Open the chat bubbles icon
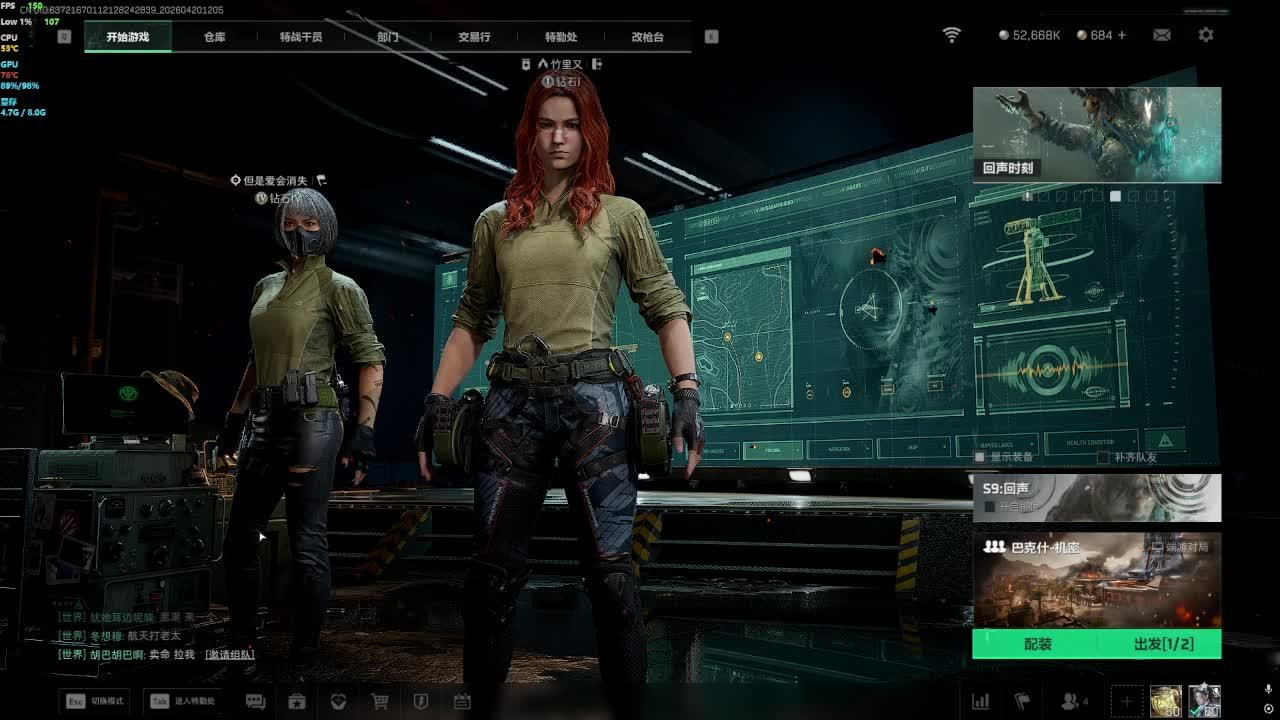The height and width of the screenshot is (720, 1280). click(x=255, y=702)
